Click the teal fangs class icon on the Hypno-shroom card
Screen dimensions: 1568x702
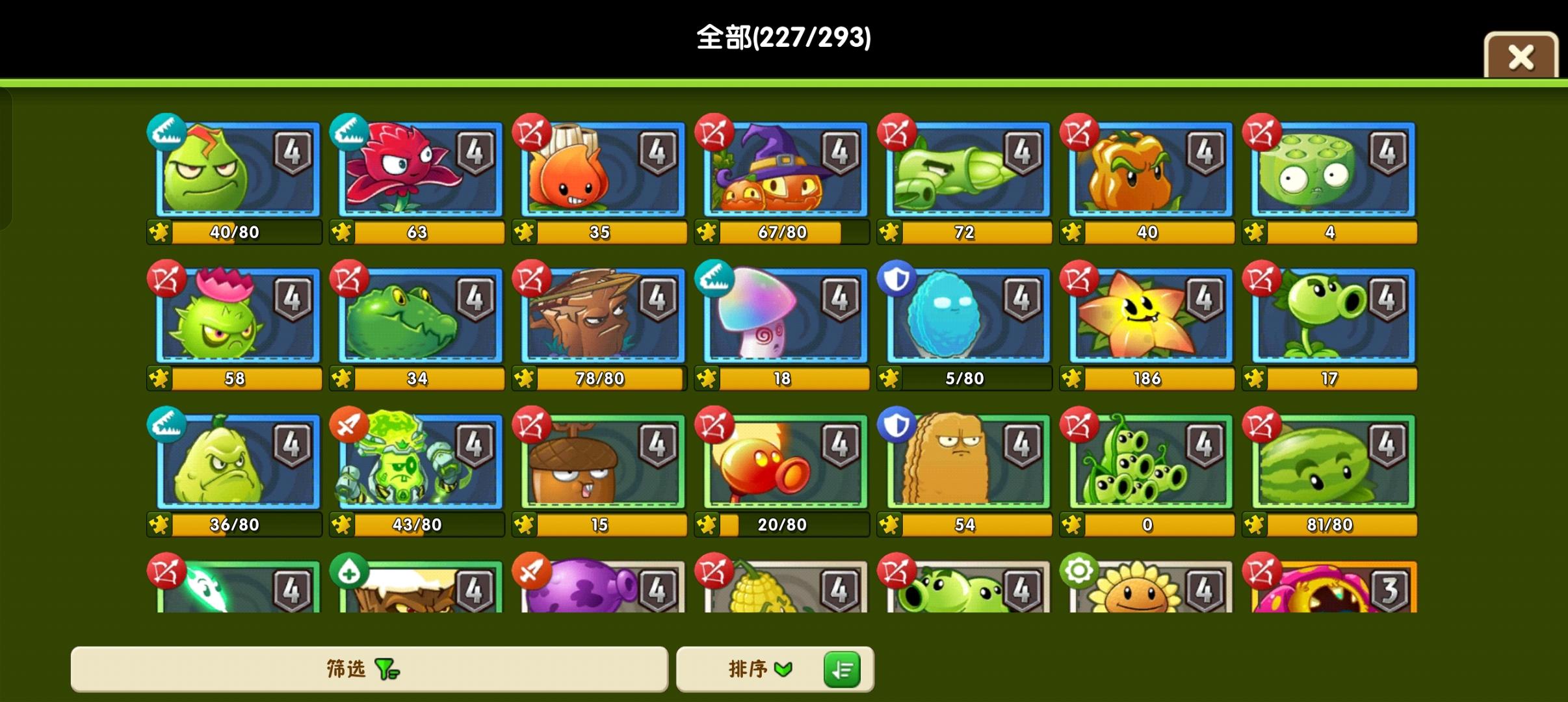[713, 279]
